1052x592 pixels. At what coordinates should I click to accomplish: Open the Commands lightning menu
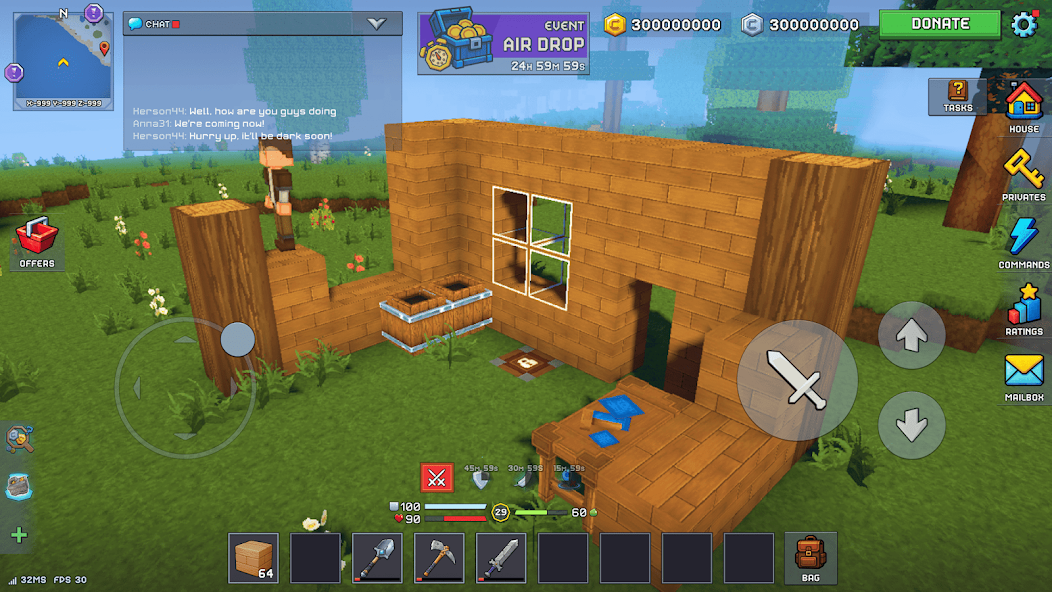tap(1023, 242)
